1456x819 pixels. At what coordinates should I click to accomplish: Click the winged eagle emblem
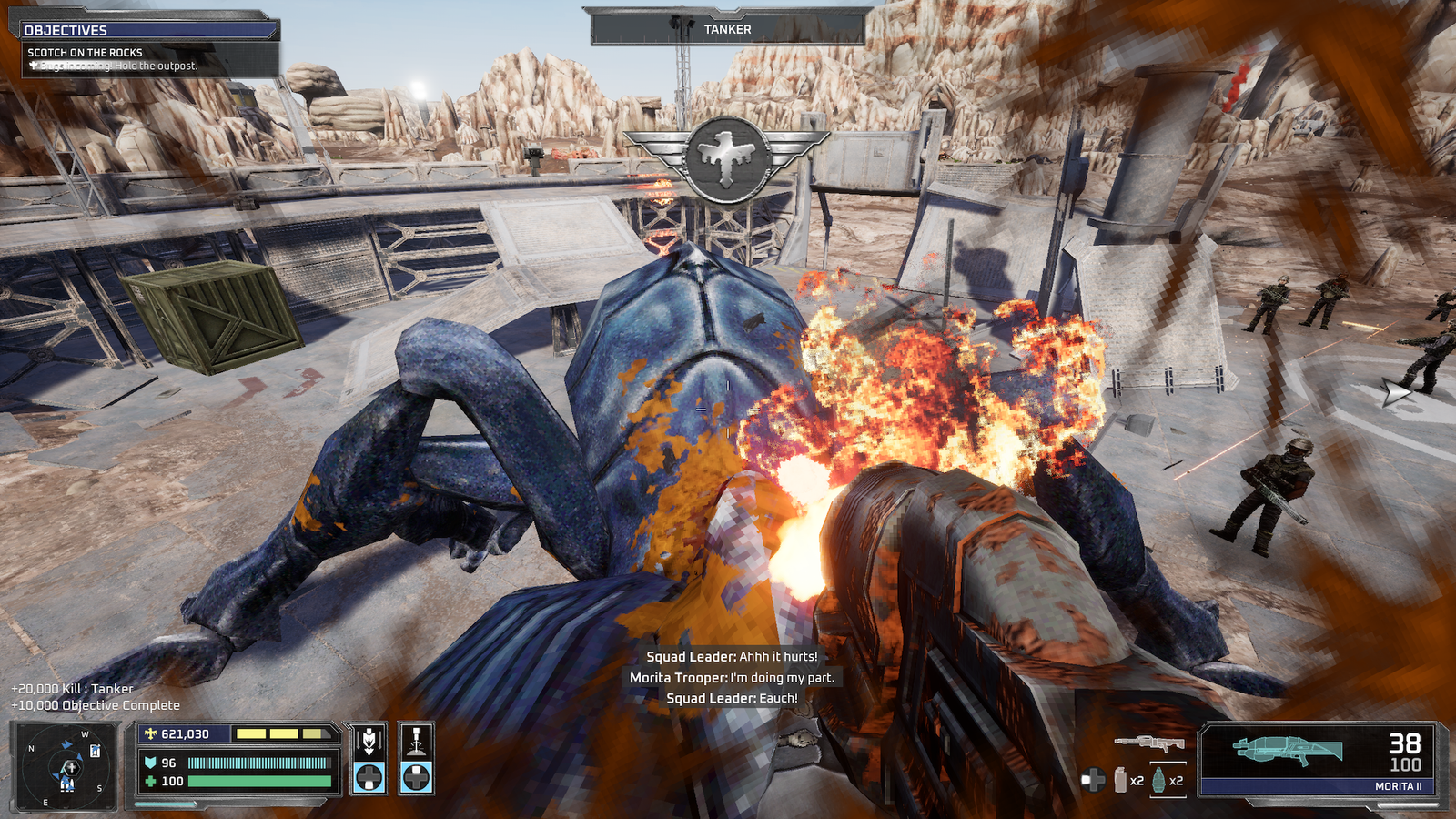click(x=726, y=158)
